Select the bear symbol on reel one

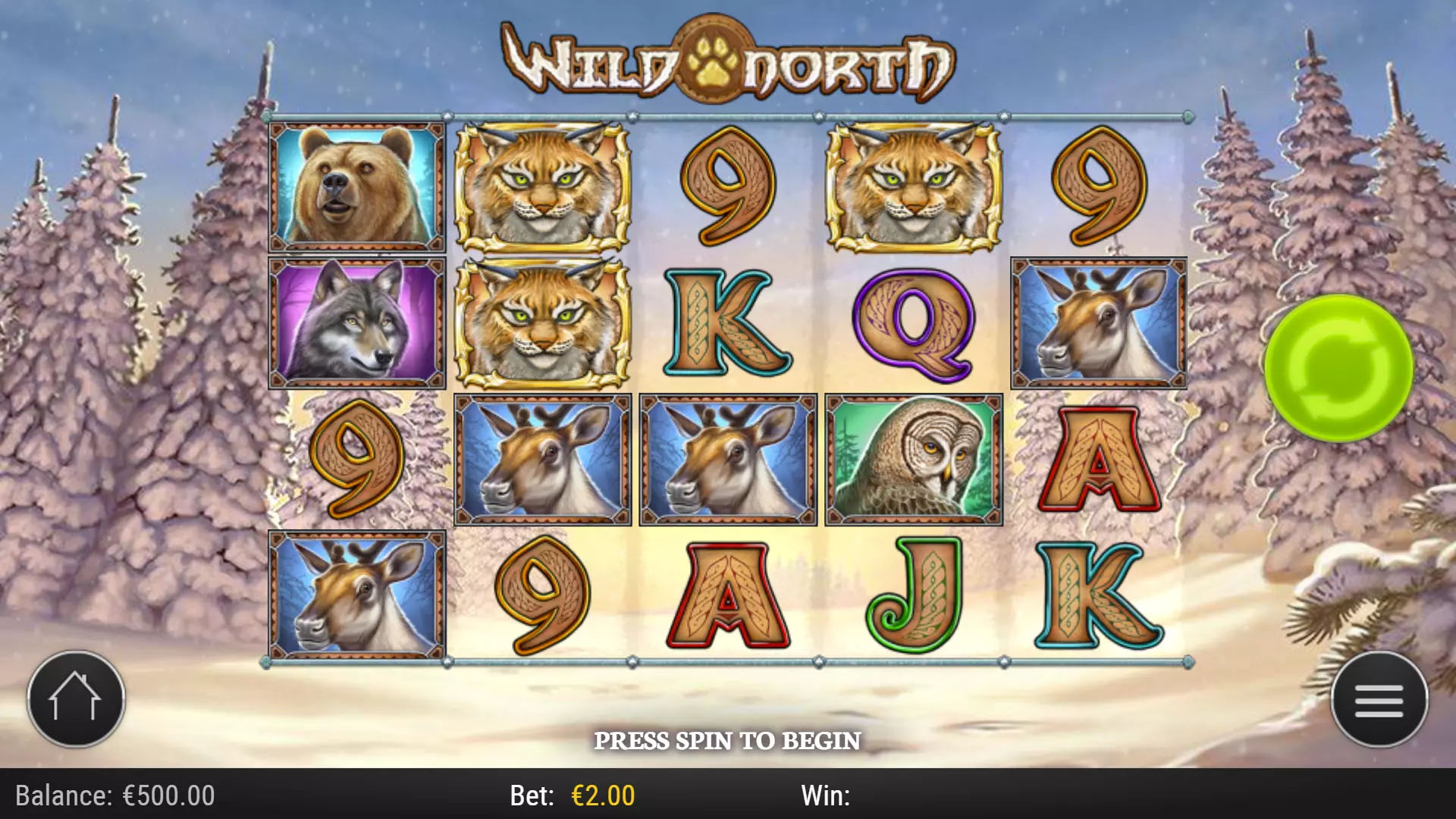pos(356,188)
